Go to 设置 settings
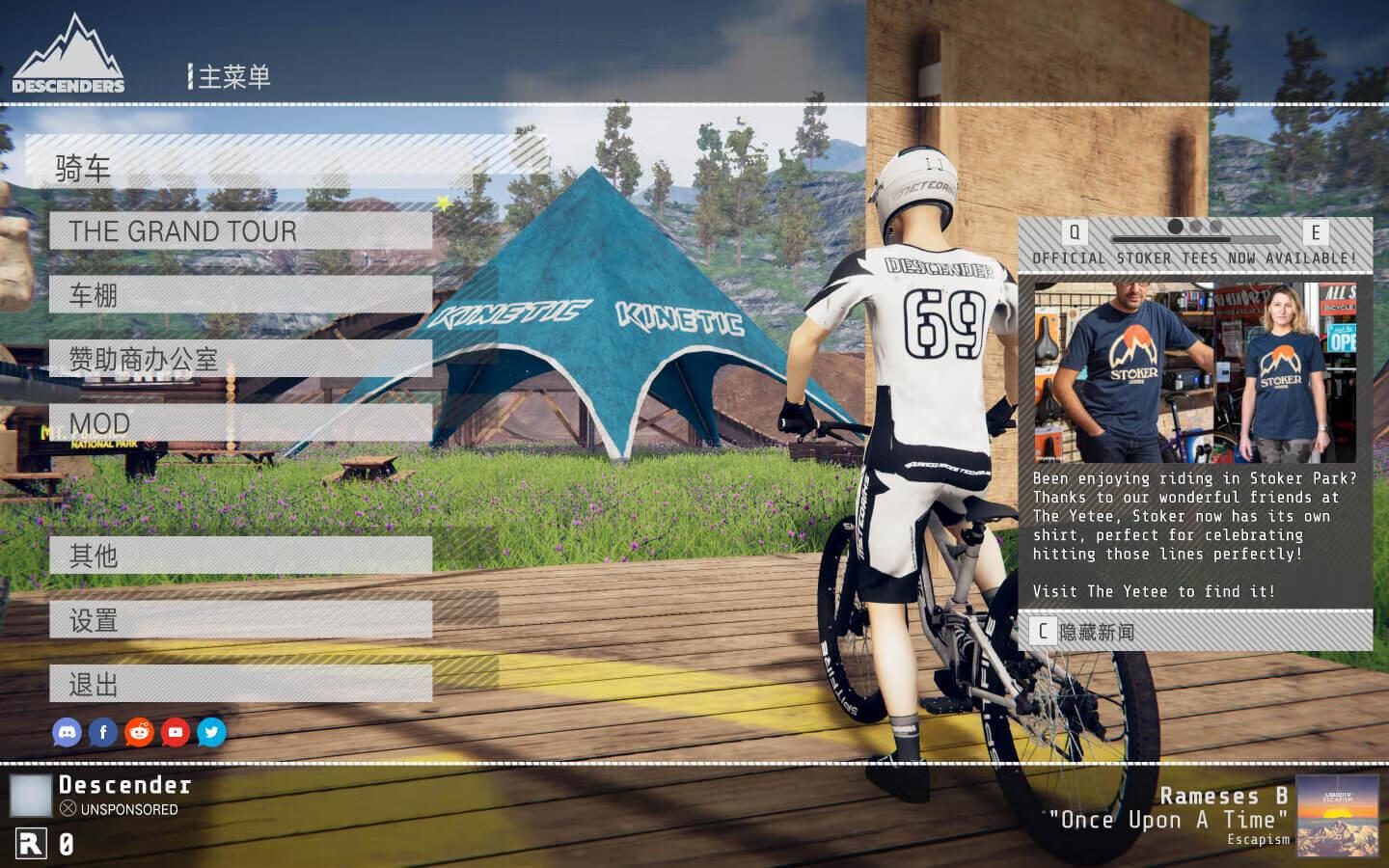The image size is (1389, 868). (240, 620)
